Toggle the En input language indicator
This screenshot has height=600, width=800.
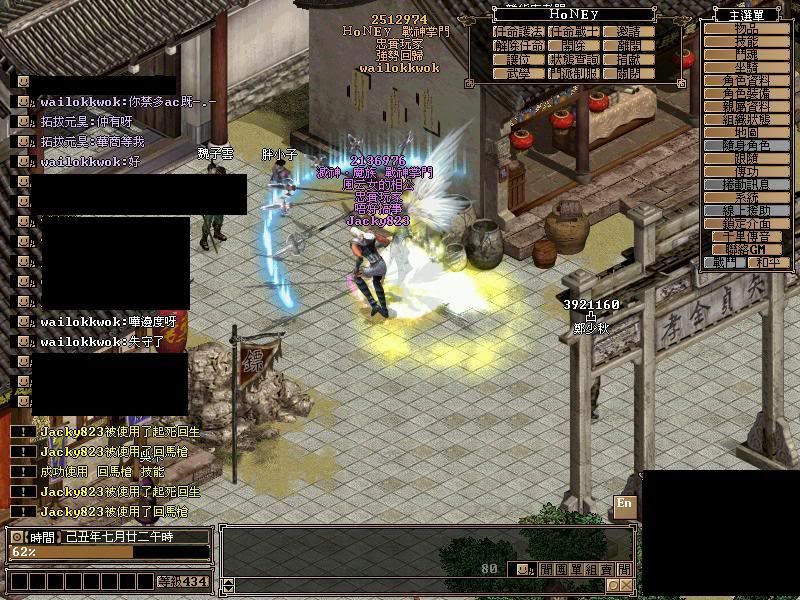pyautogui.click(x=625, y=503)
